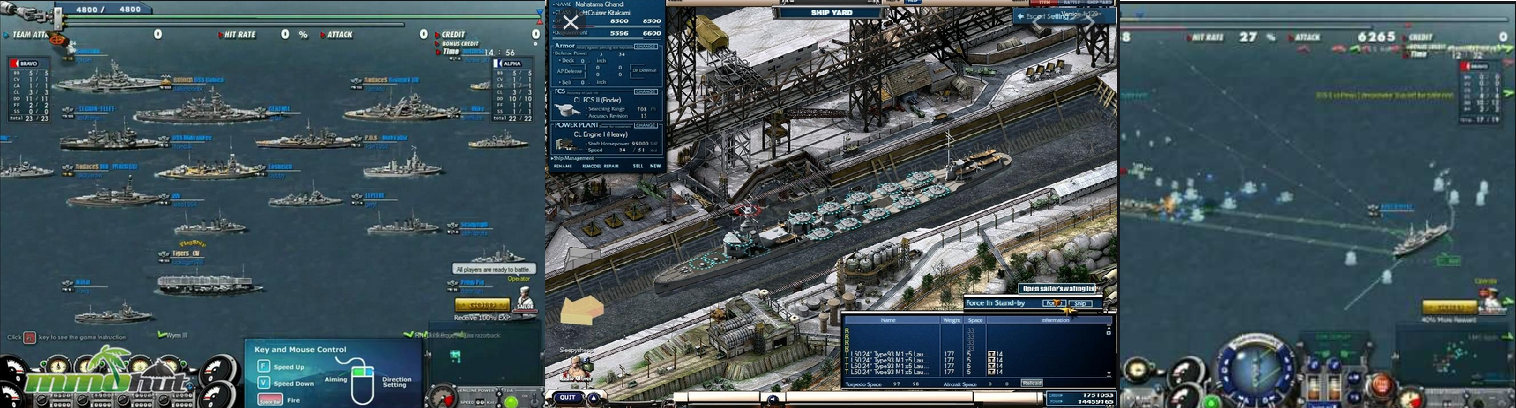1516x408 pixels.
Task: Click the yellow reward button in right battle view
Action: [1449, 308]
